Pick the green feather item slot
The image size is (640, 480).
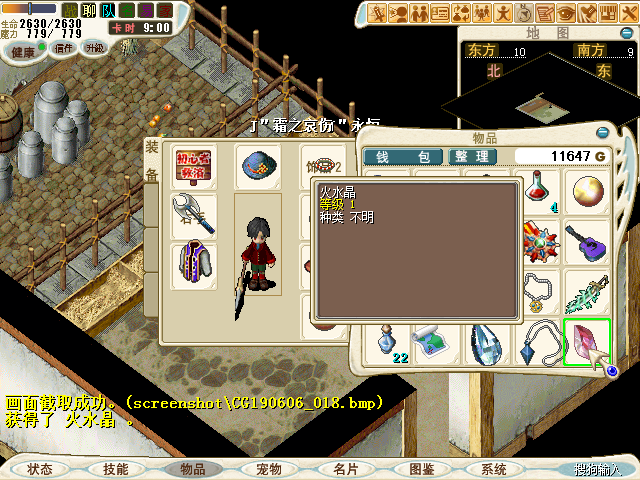585,291
